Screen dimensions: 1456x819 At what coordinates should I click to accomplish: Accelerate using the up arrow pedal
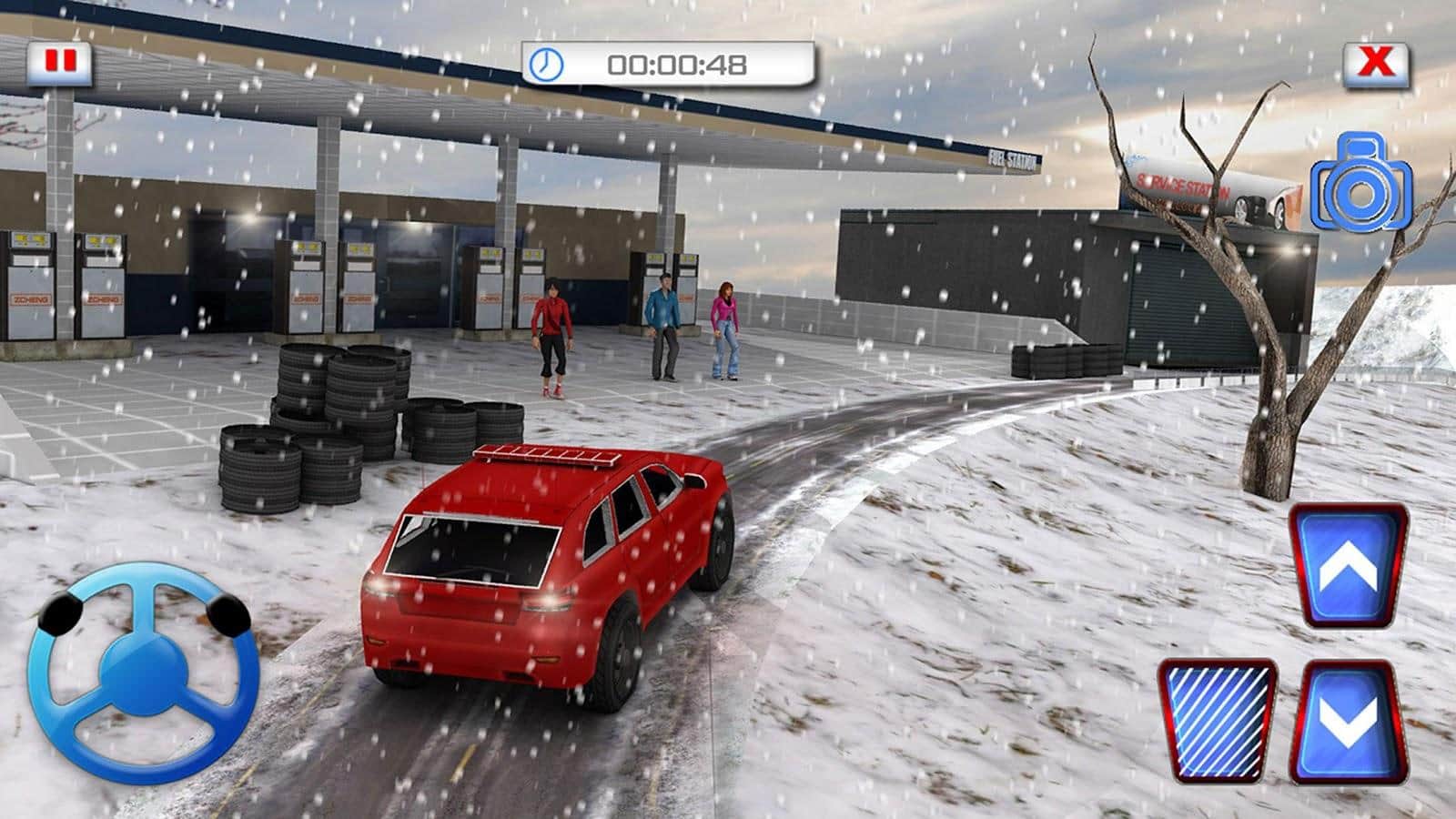(x=1350, y=566)
